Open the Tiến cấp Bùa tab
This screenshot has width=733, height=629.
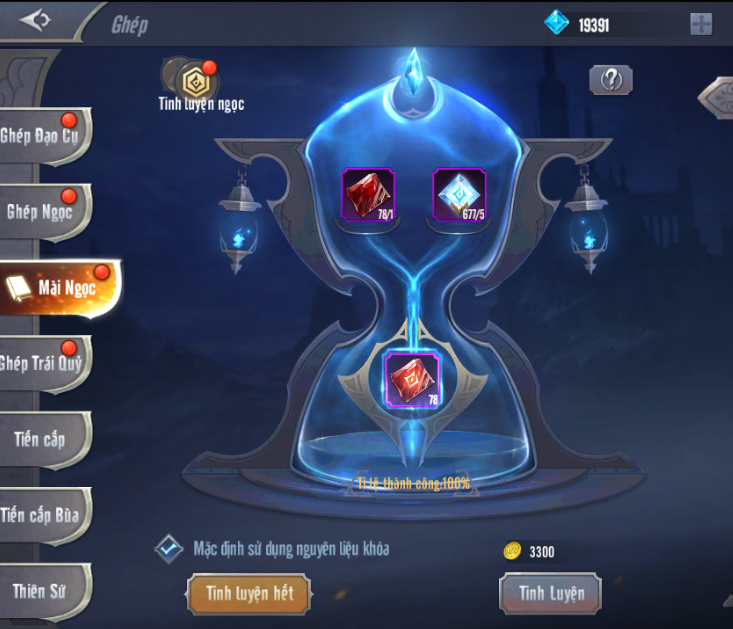tap(44, 515)
